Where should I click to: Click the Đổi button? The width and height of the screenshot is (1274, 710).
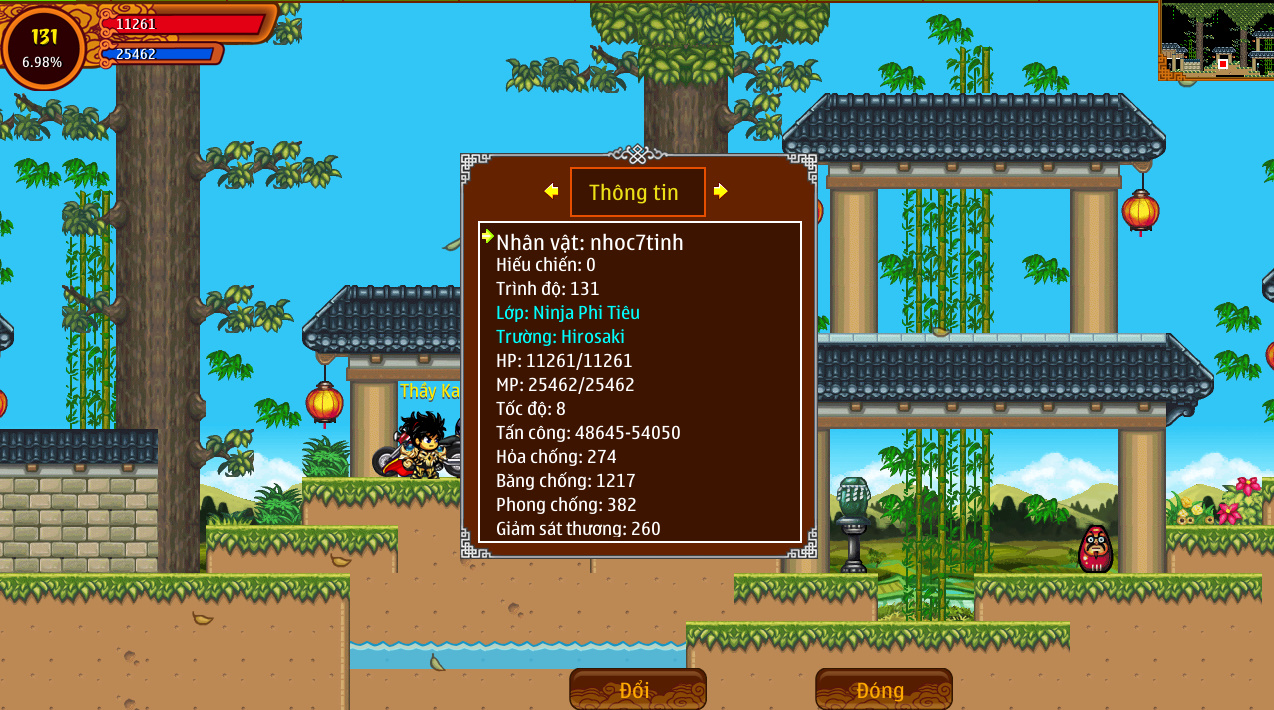(x=637, y=690)
